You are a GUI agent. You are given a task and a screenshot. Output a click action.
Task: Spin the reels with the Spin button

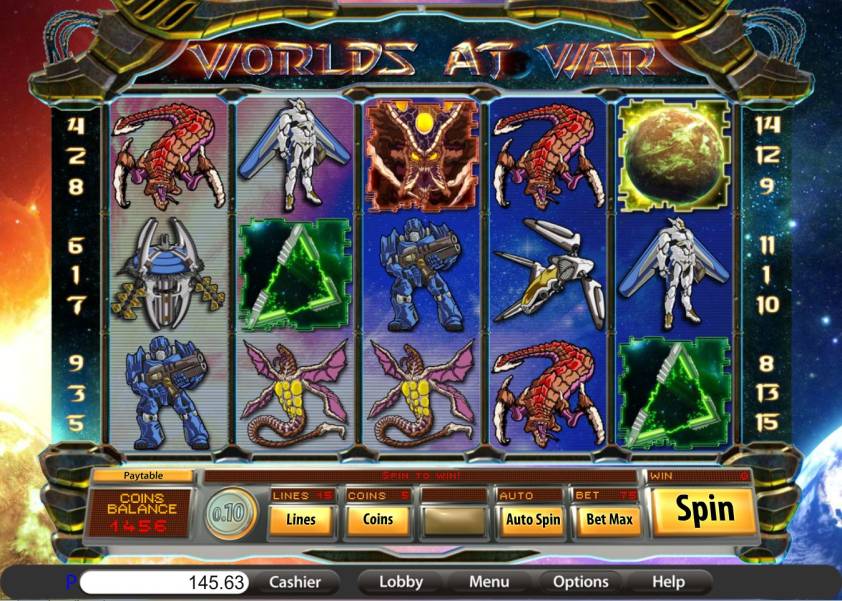pyautogui.click(x=704, y=511)
